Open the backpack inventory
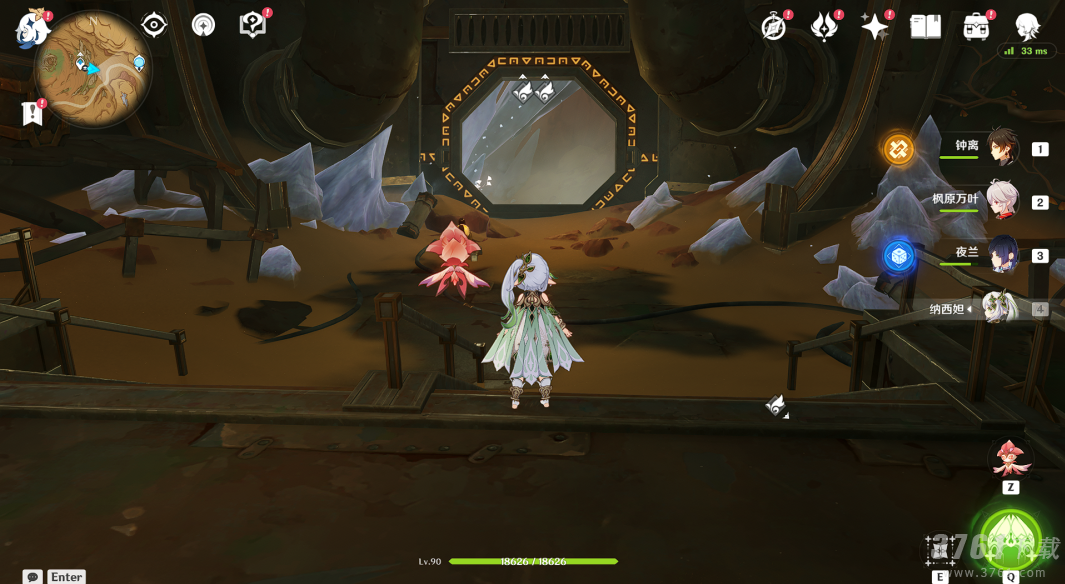1065x584 pixels. (976, 27)
